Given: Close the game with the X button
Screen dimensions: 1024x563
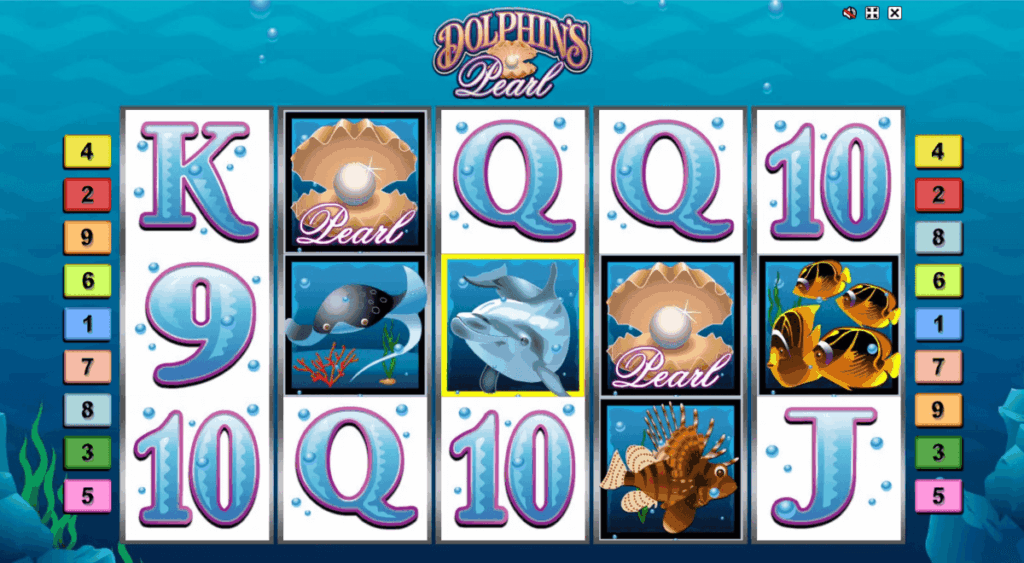Looking at the screenshot, I should (895, 13).
